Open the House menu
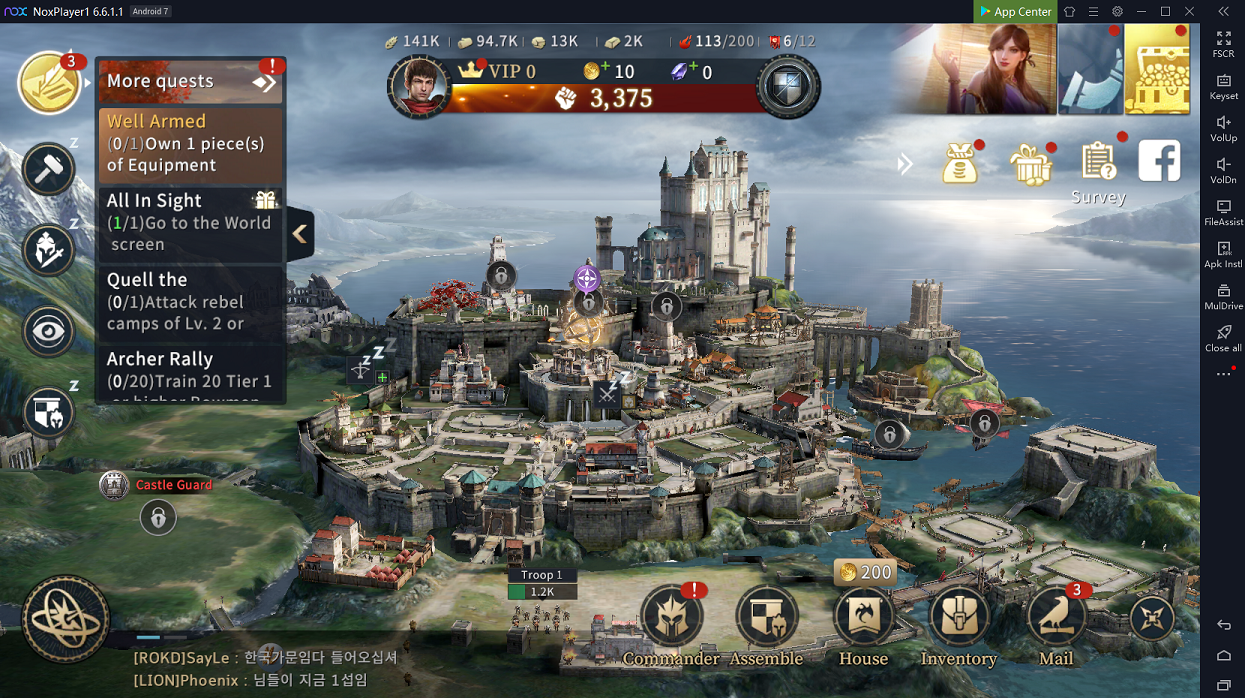This screenshot has height=698, width=1245. (863, 619)
